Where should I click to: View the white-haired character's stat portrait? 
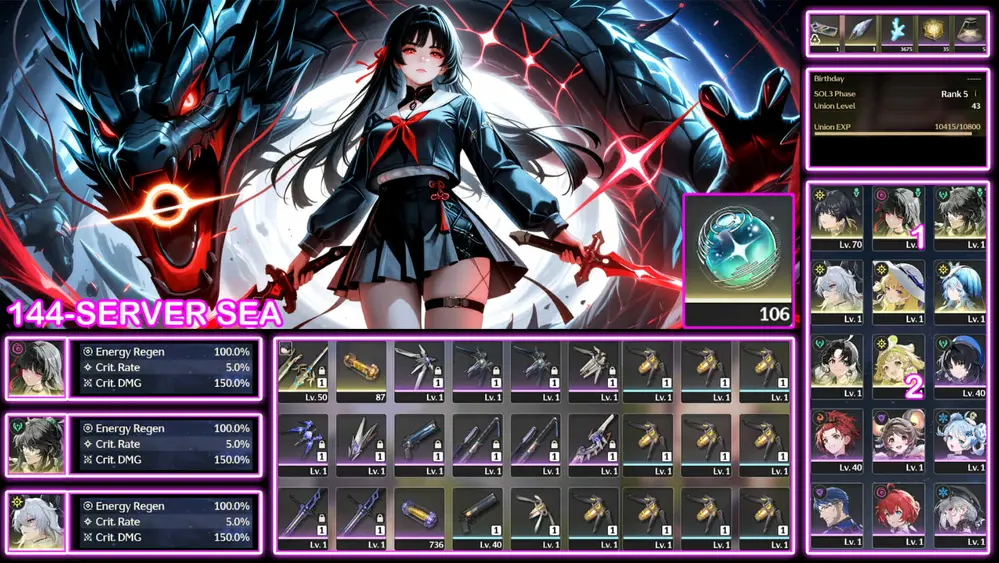(37, 521)
